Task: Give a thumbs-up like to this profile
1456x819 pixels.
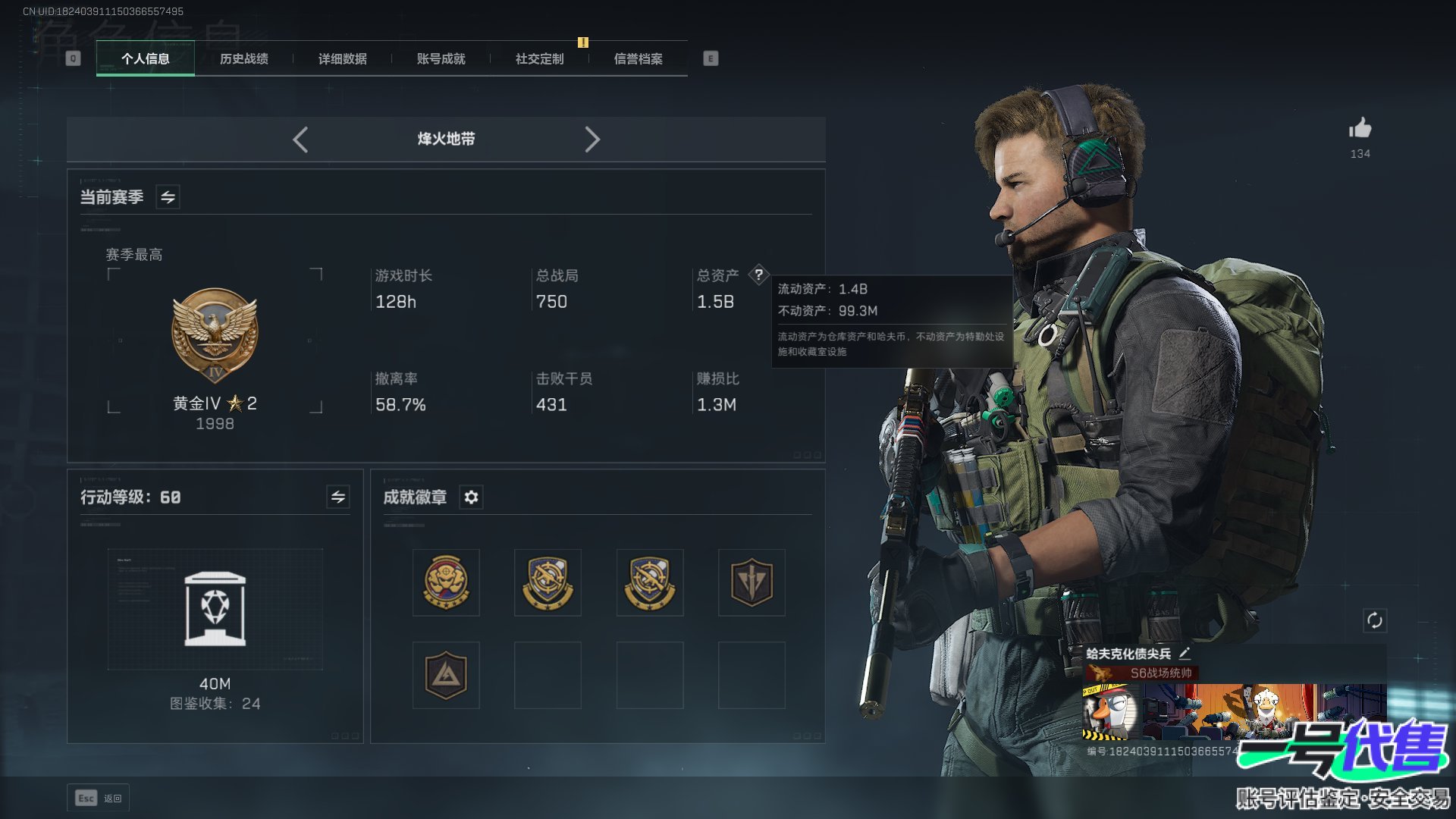Action: (1360, 129)
